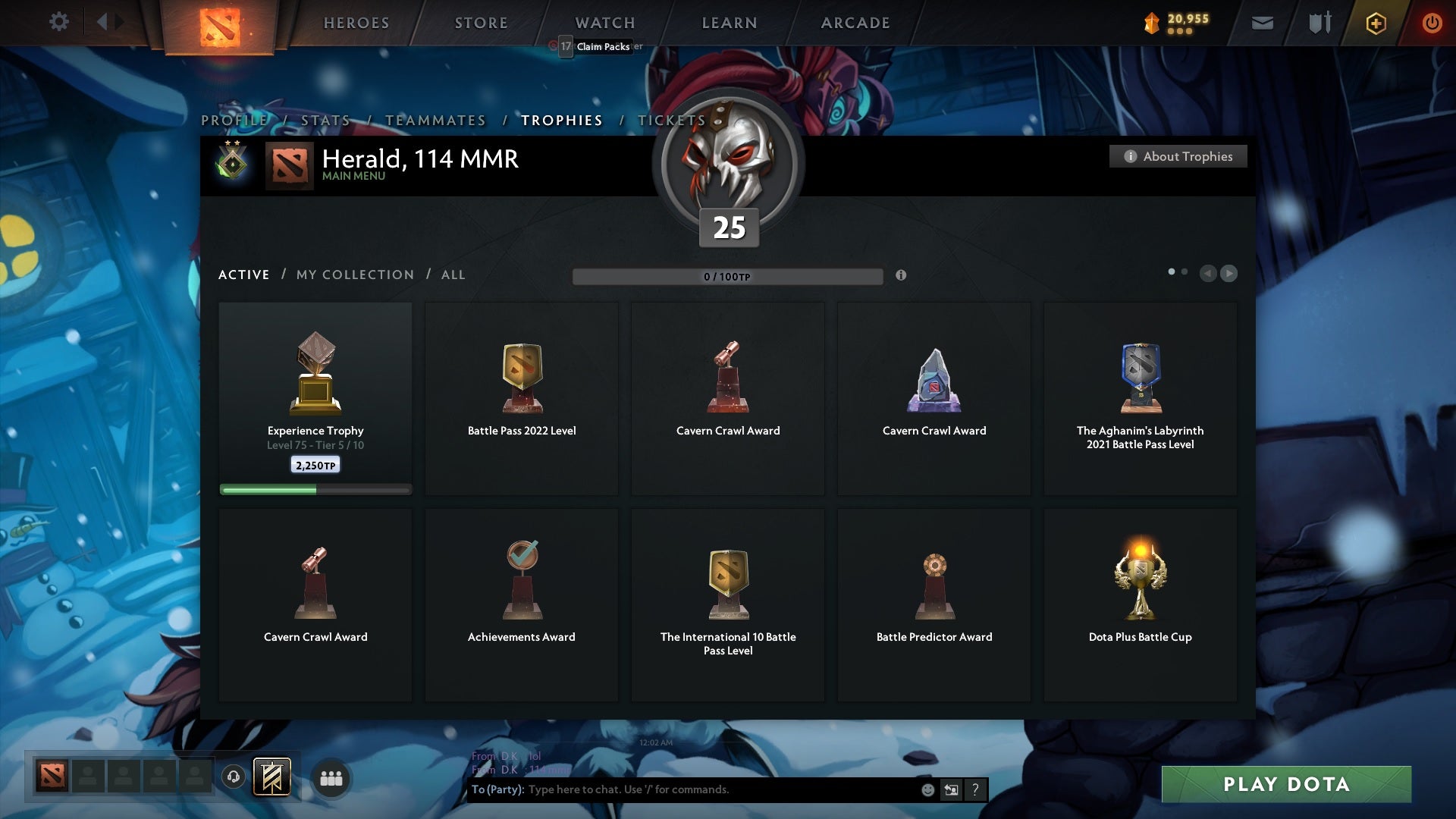1456x819 pixels.
Task: Open the emoticon picker in the chat bar
Action: [928, 789]
